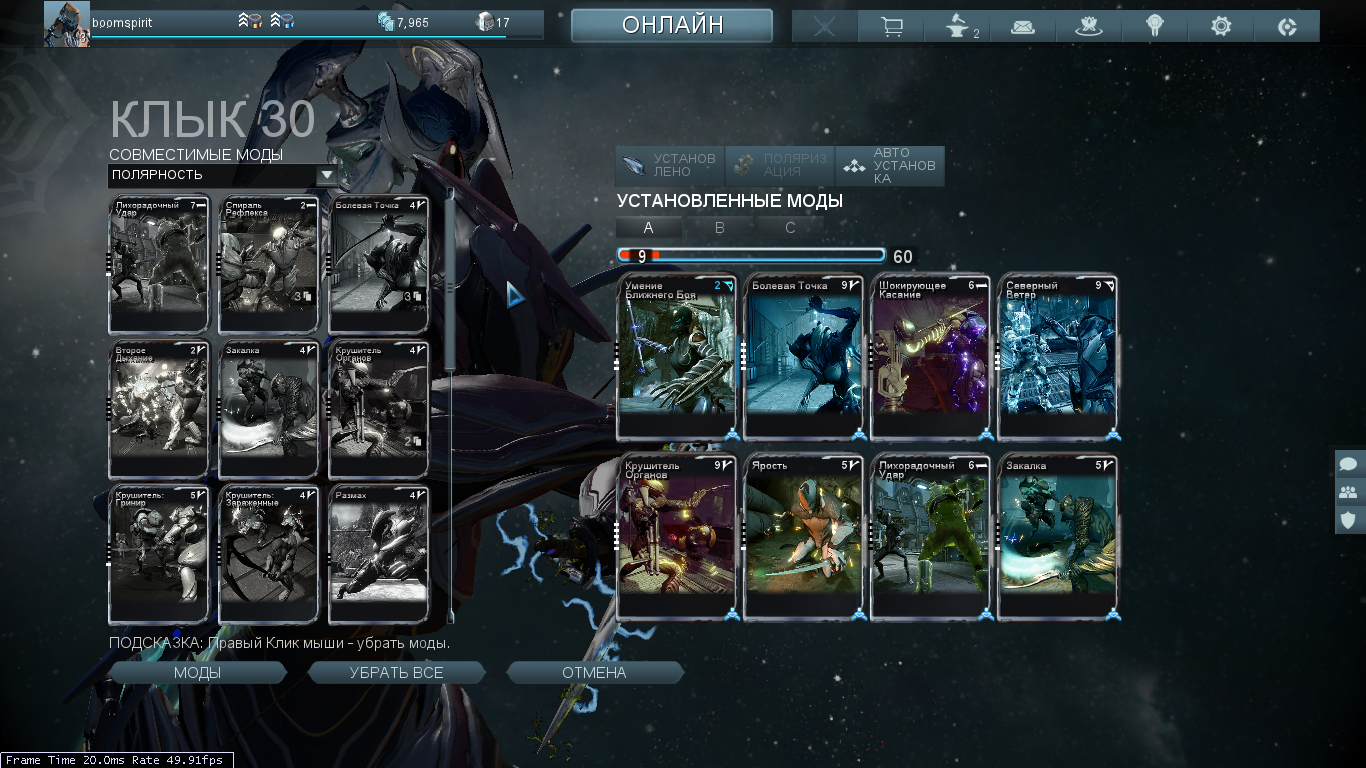This screenshot has width=1366, height=768.
Task: Click the МОДЫ button
Action: [x=198, y=673]
